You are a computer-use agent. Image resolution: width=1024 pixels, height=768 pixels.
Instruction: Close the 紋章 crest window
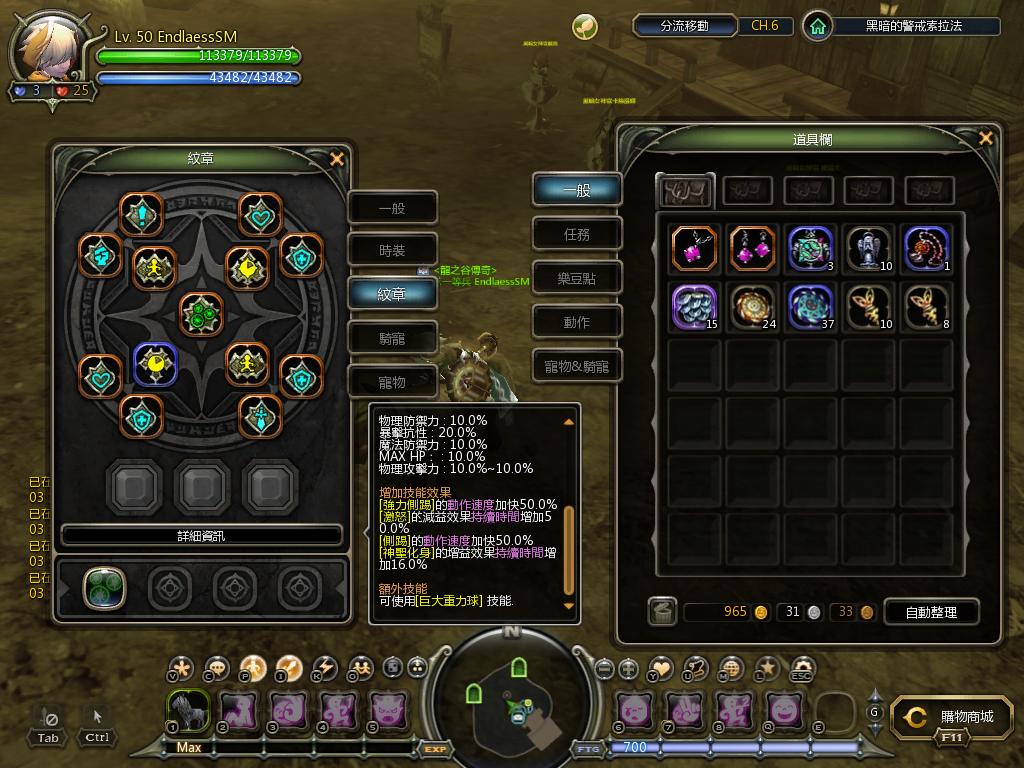[337, 159]
